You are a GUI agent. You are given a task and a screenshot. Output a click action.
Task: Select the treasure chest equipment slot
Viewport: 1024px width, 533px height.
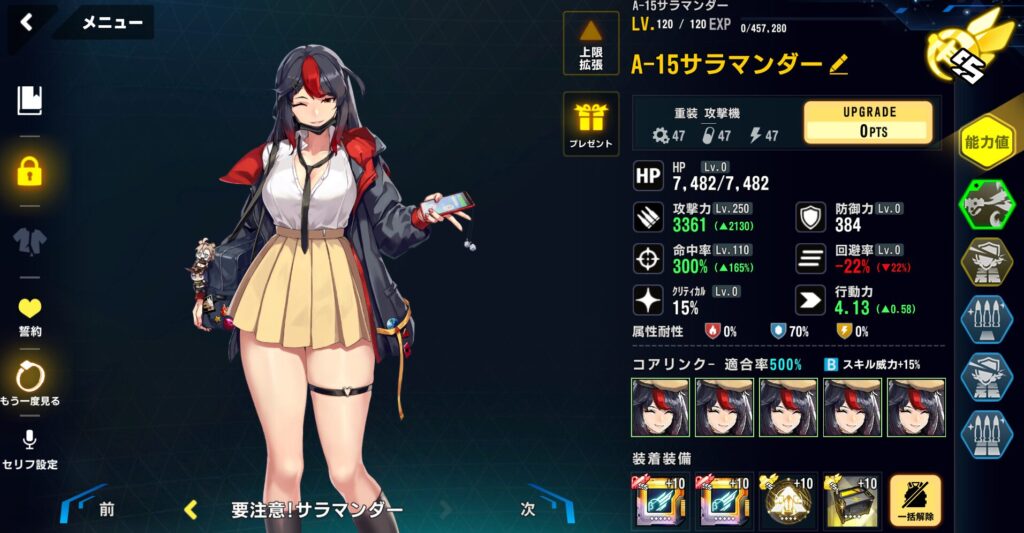[x=851, y=501]
